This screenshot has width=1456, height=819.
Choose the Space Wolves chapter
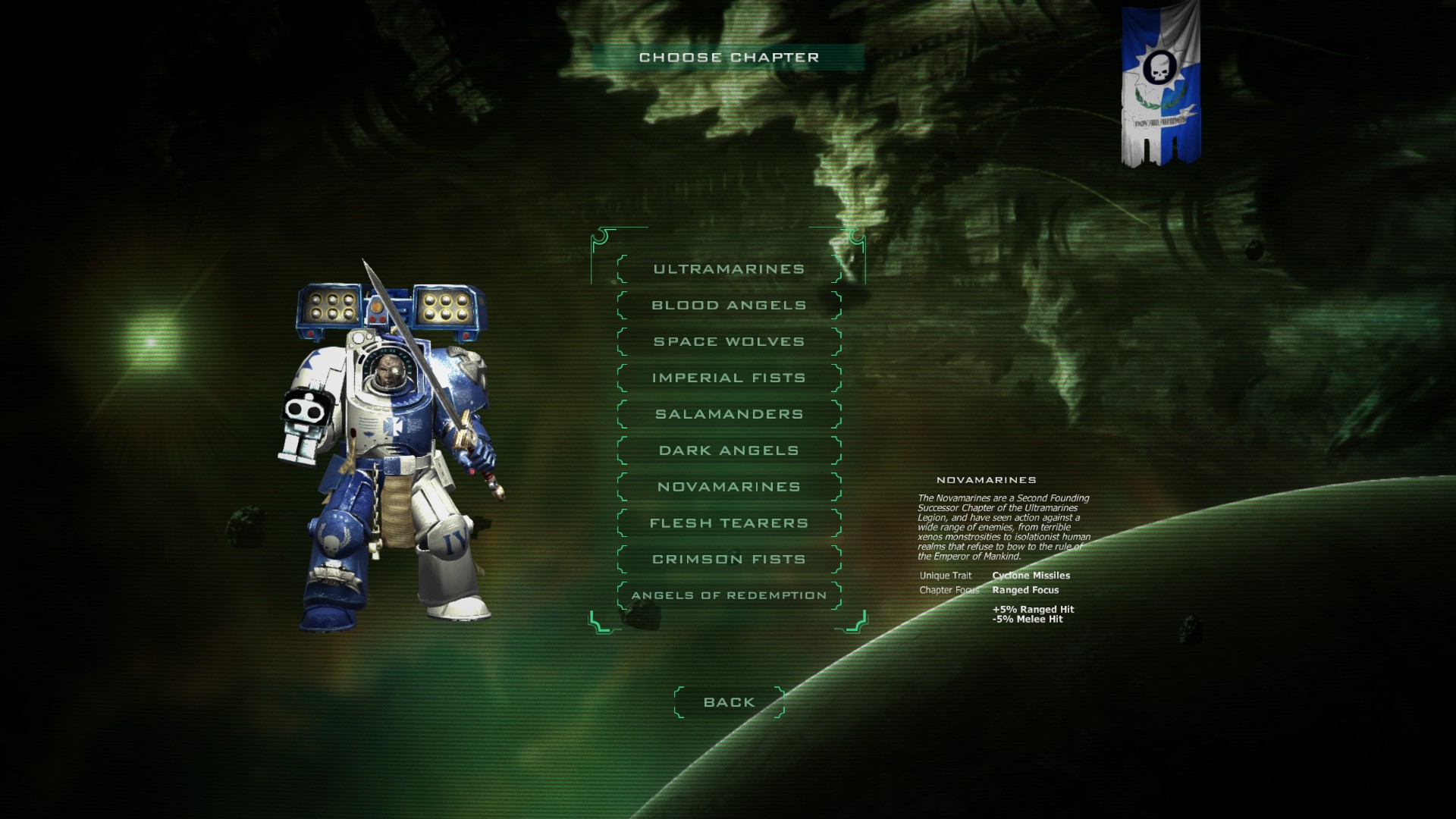click(728, 340)
